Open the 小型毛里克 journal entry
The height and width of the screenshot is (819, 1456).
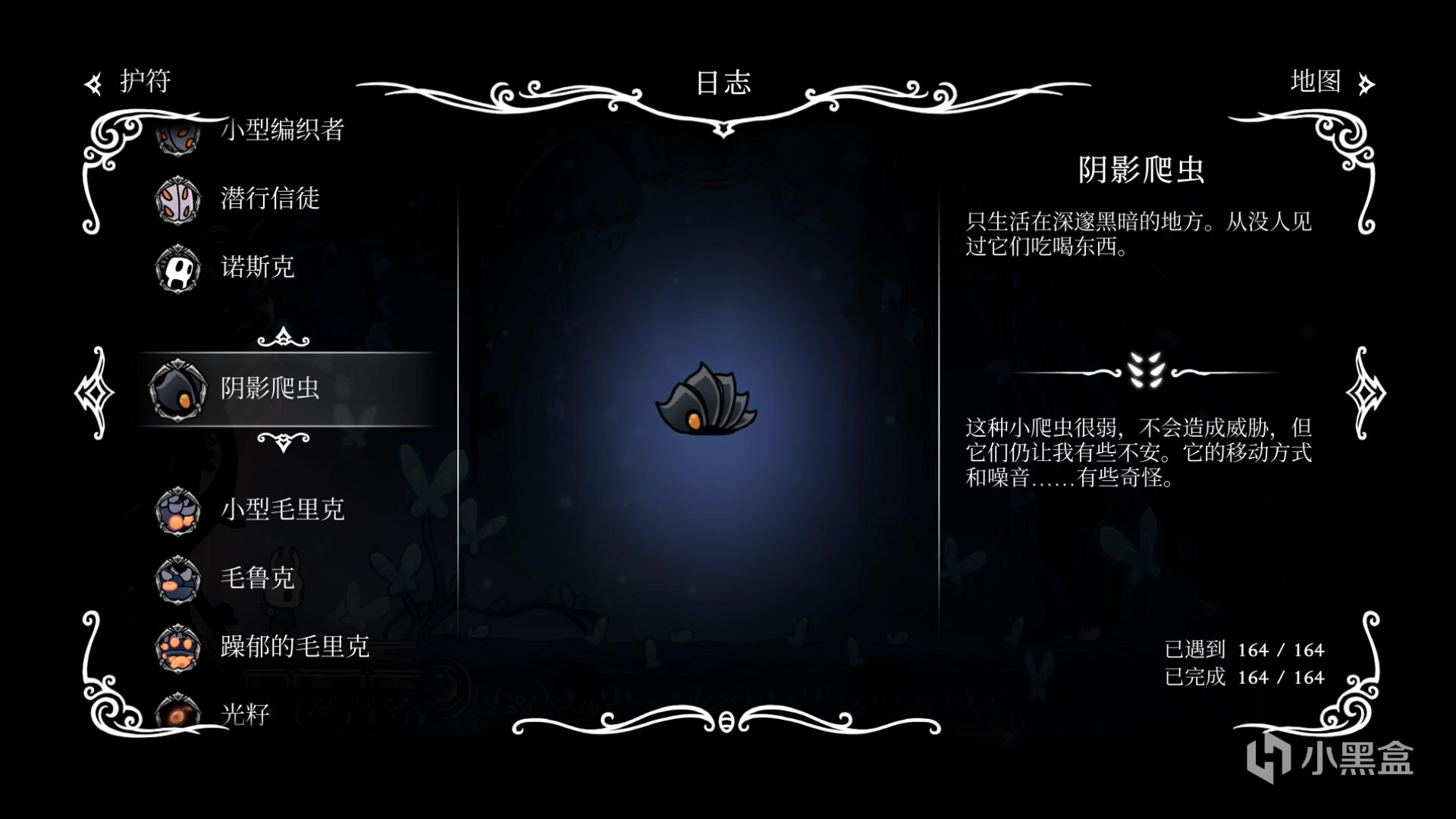pyautogui.click(x=281, y=510)
